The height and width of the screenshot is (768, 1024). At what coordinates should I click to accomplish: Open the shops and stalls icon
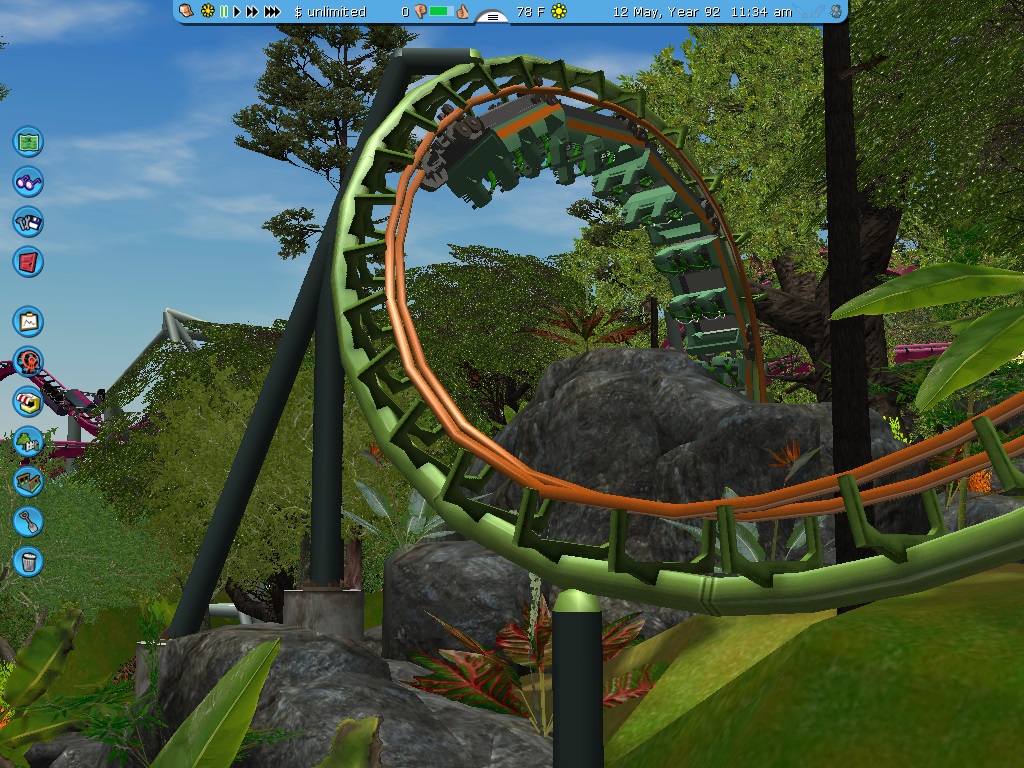point(28,401)
